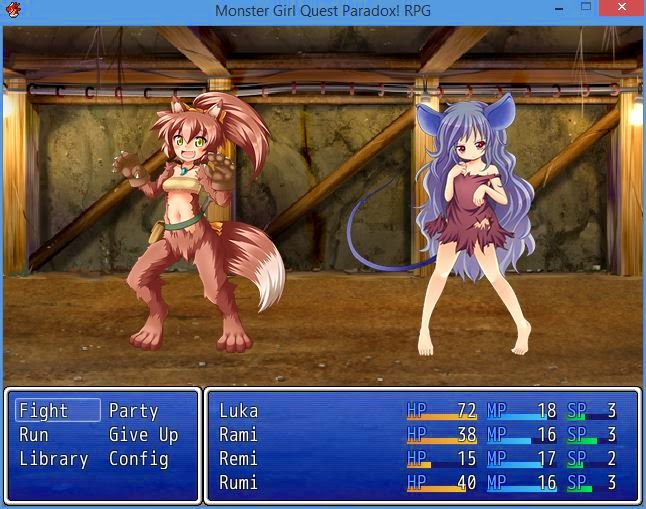Select Rami's row in the party list

tap(420, 435)
